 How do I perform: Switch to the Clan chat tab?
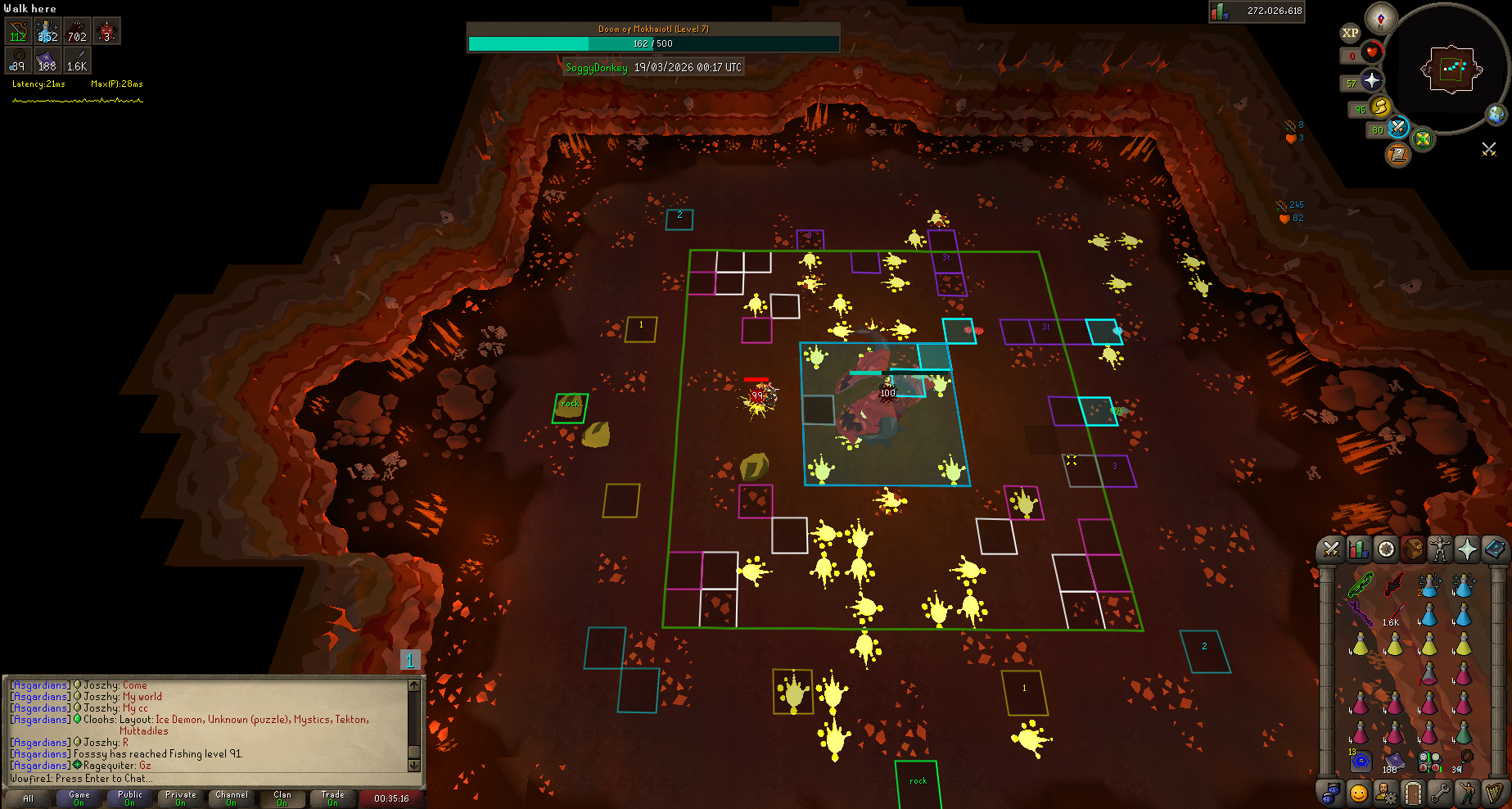pyautogui.click(x=282, y=798)
